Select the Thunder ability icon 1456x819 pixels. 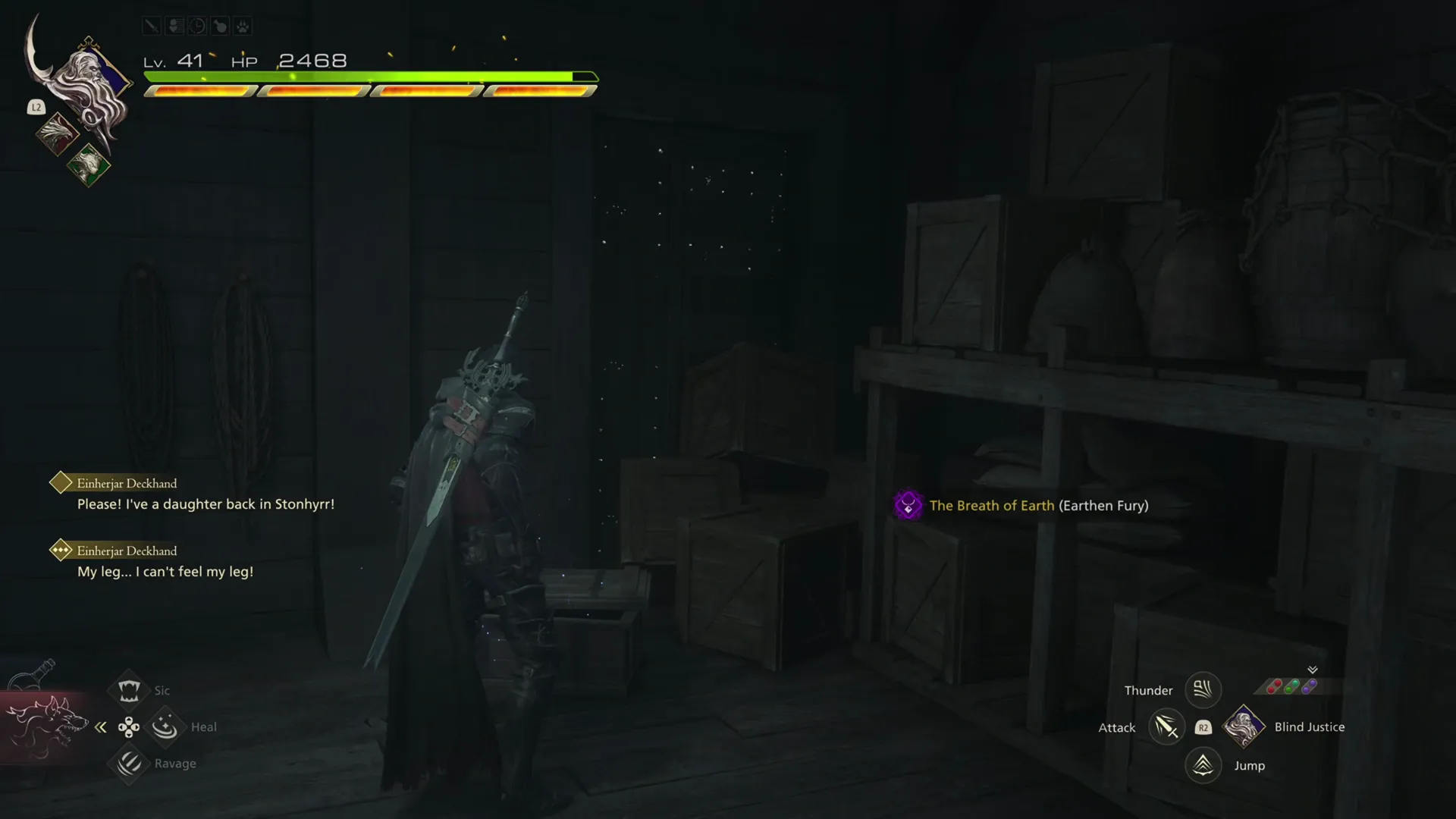tap(1203, 689)
